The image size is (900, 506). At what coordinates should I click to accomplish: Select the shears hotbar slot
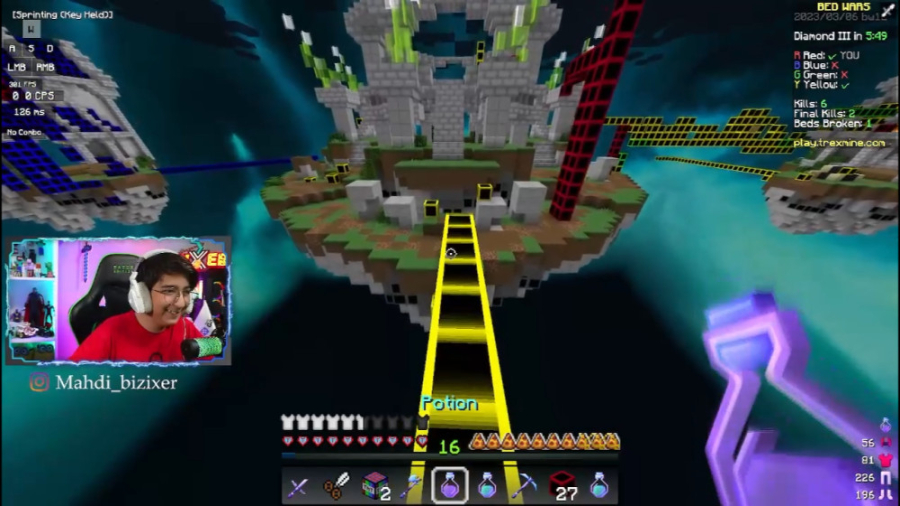[336, 487]
